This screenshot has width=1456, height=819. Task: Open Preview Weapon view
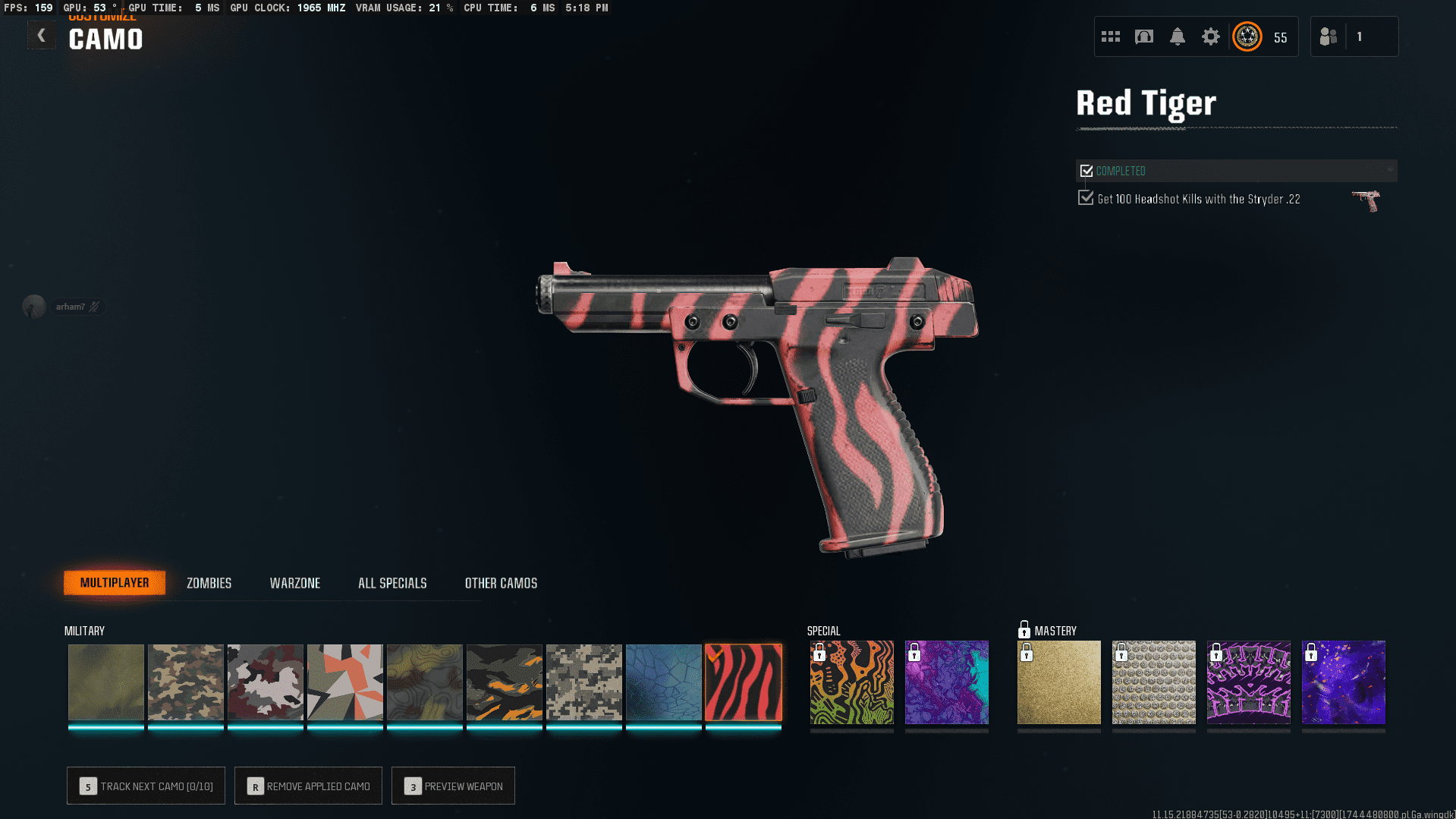pos(453,786)
